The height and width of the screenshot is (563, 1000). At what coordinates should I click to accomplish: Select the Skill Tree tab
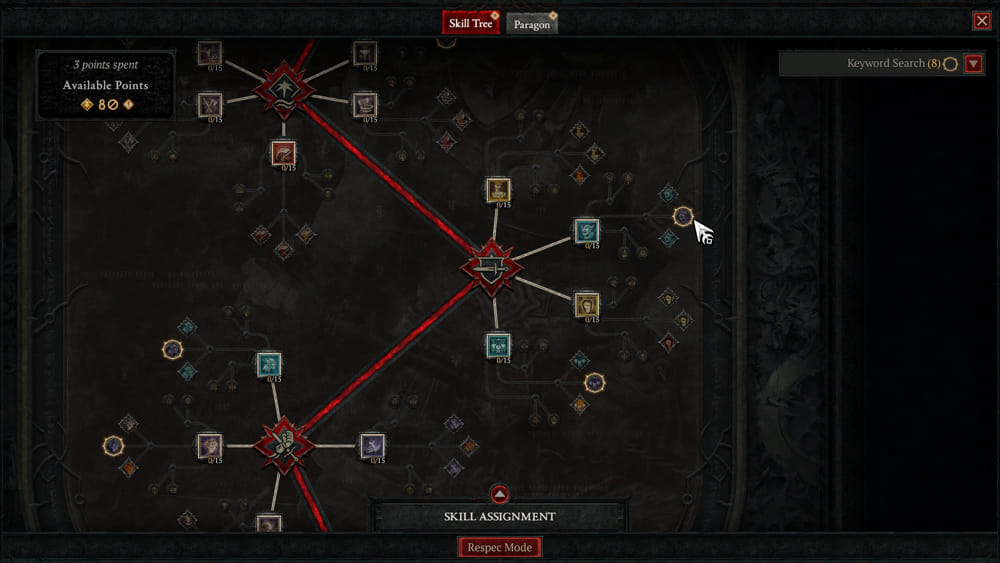pyautogui.click(x=470, y=23)
